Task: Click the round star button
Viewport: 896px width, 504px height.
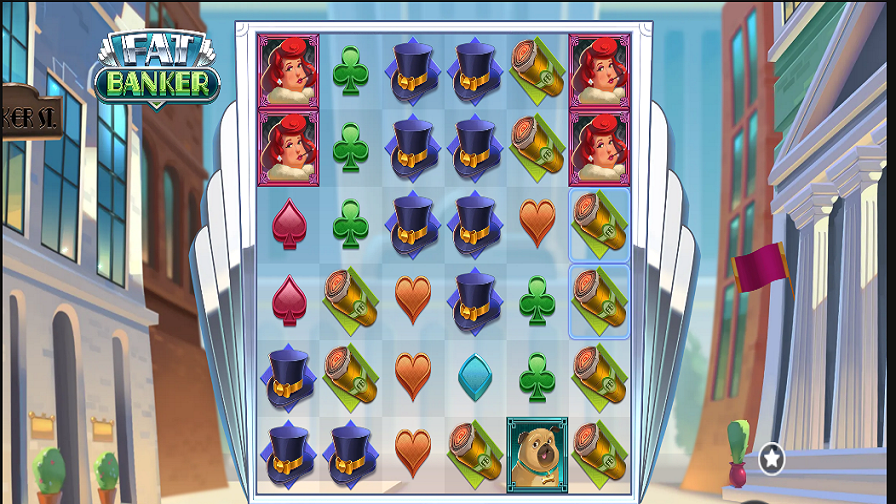Action: [x=771, y=459]
